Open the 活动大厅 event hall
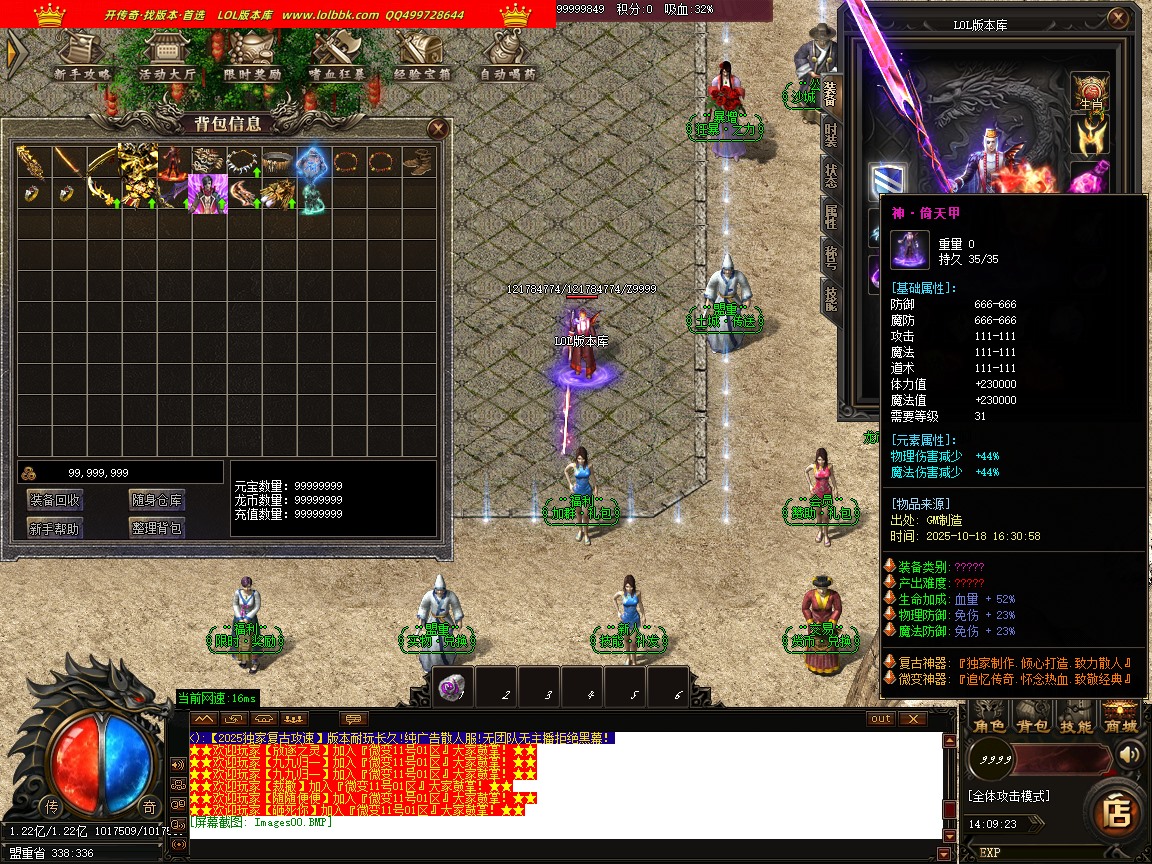The width and height of the screenshot is (1152, 864). click(x=167, y=56)
